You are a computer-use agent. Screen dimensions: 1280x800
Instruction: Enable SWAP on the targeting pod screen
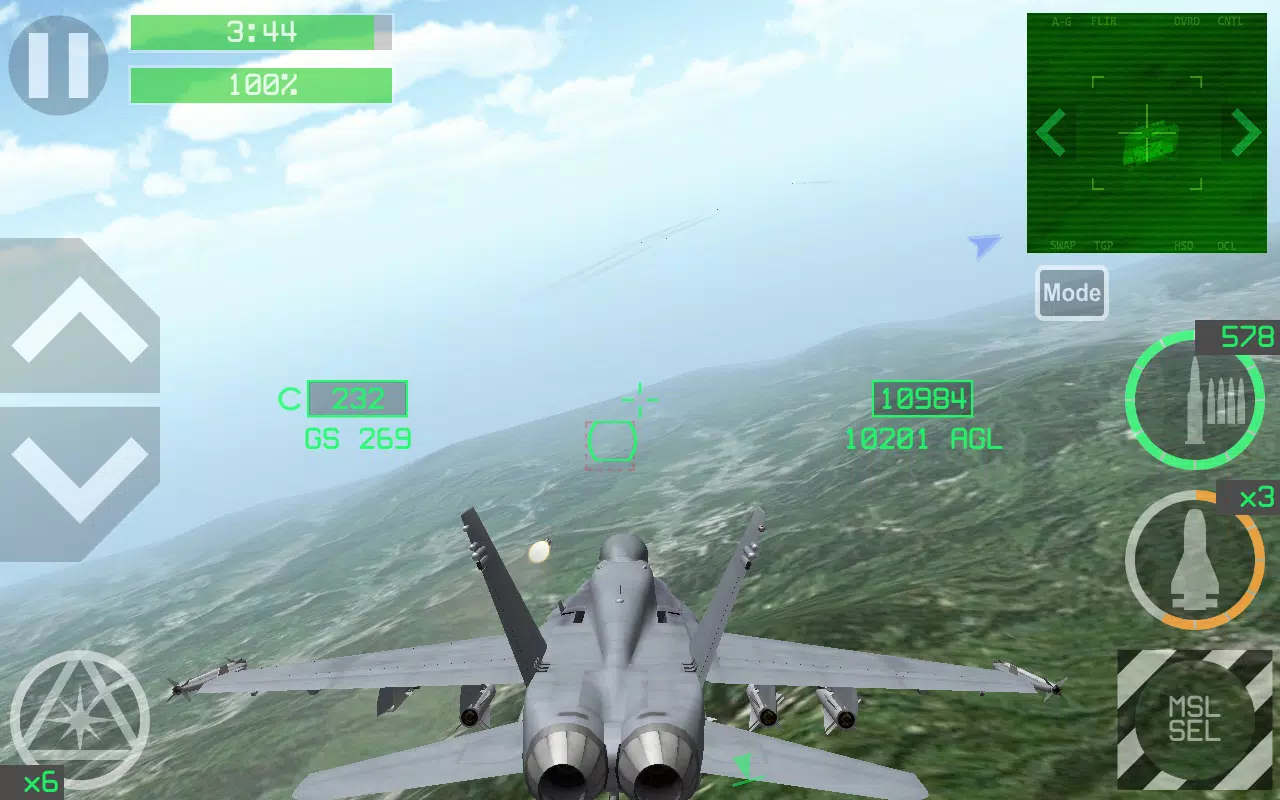click(x=1062, y=244)
